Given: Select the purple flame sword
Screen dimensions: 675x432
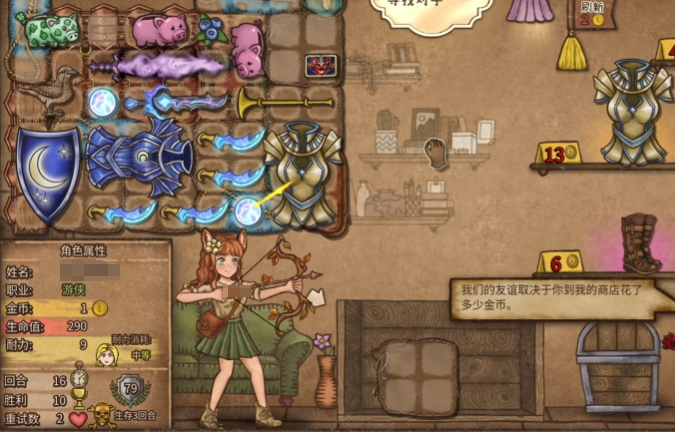Looking at the screenshot, I should point(160,67).
